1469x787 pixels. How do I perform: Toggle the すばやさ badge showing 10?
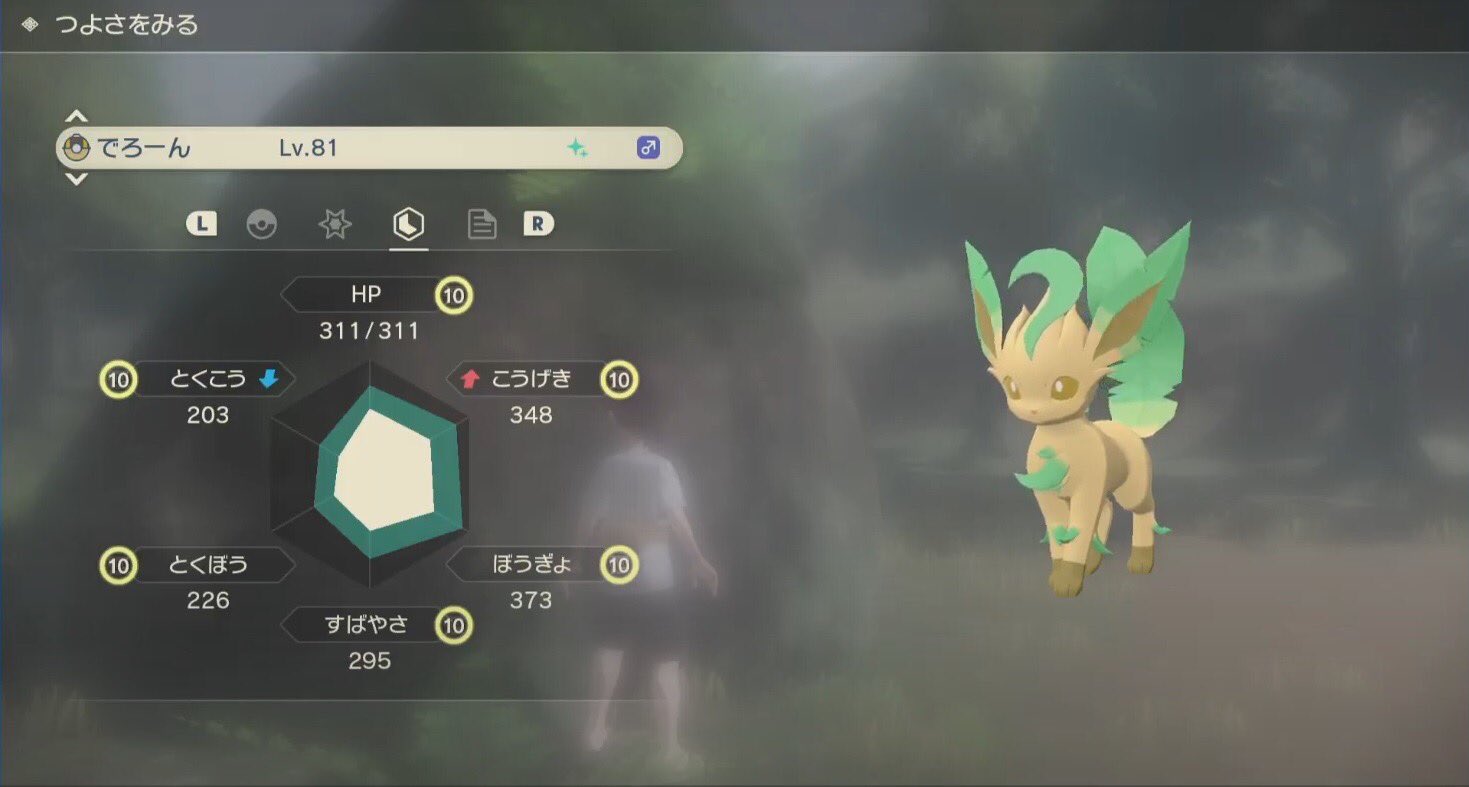pyautogui.click(x=456, y=624)
